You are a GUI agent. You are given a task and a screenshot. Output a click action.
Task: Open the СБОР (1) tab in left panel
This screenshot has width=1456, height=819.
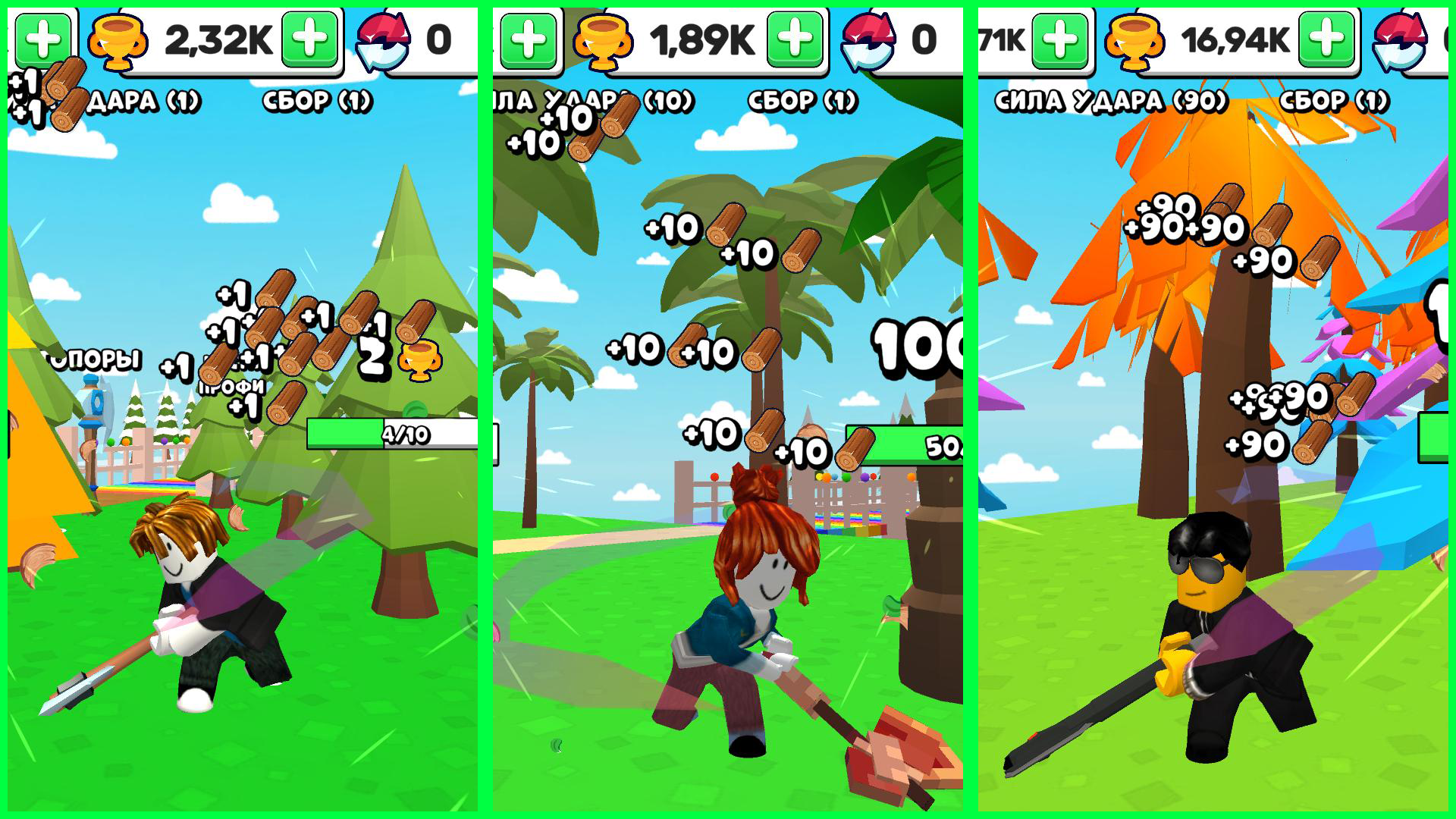[x=318, y=101]
